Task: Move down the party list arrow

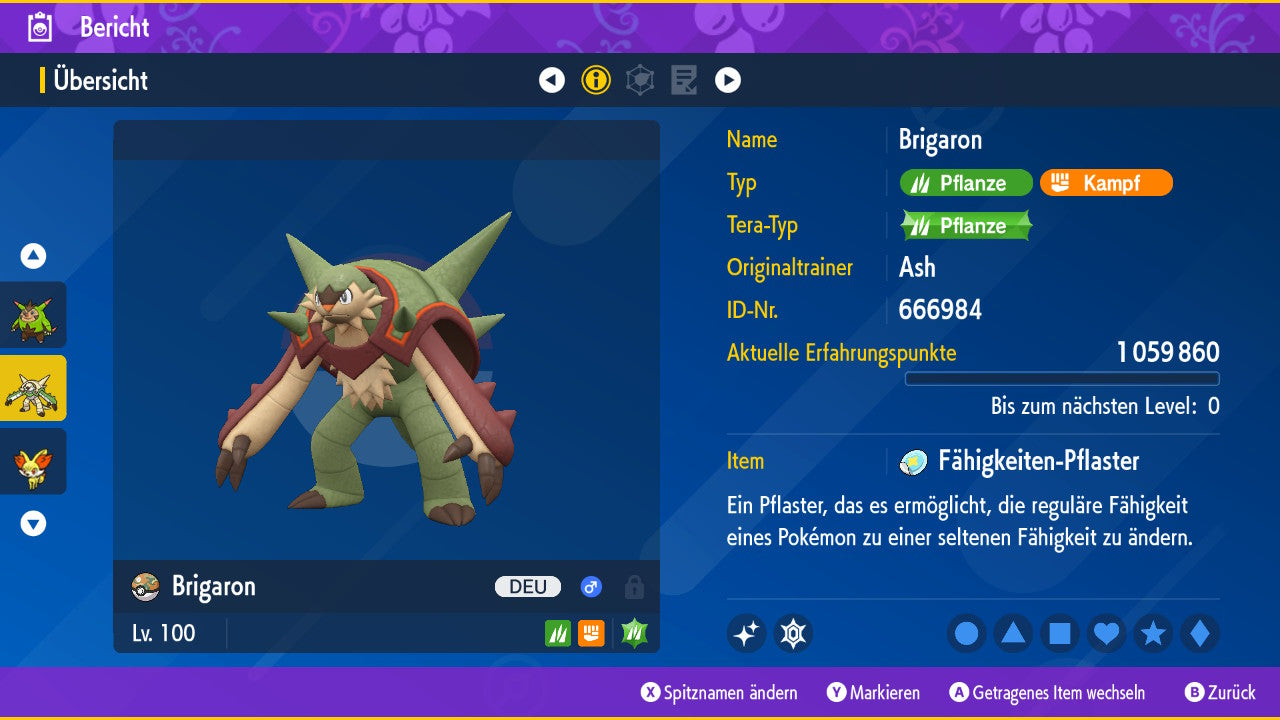Action: coord(33,523)
